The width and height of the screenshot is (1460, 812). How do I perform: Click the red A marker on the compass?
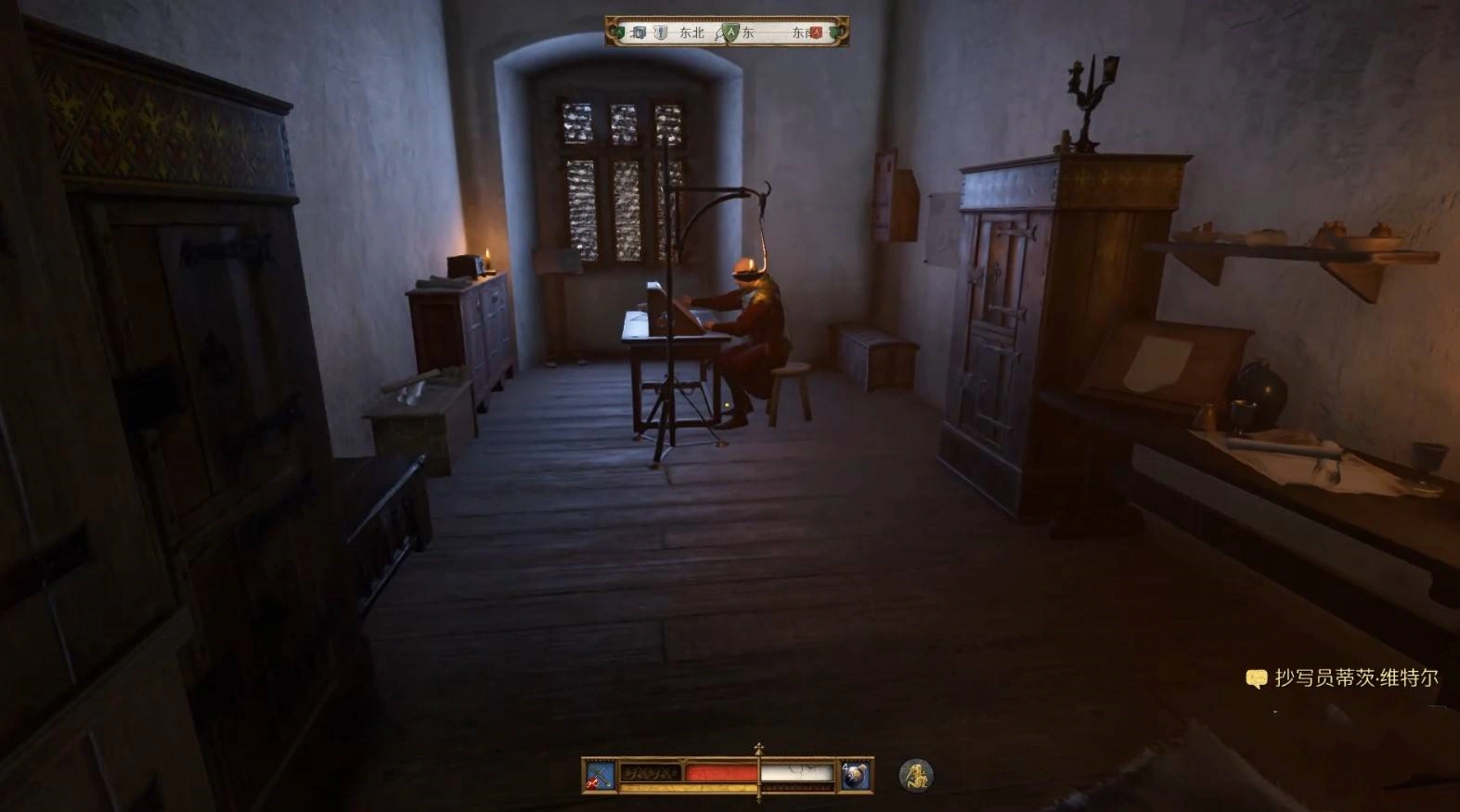click(816, 32)
